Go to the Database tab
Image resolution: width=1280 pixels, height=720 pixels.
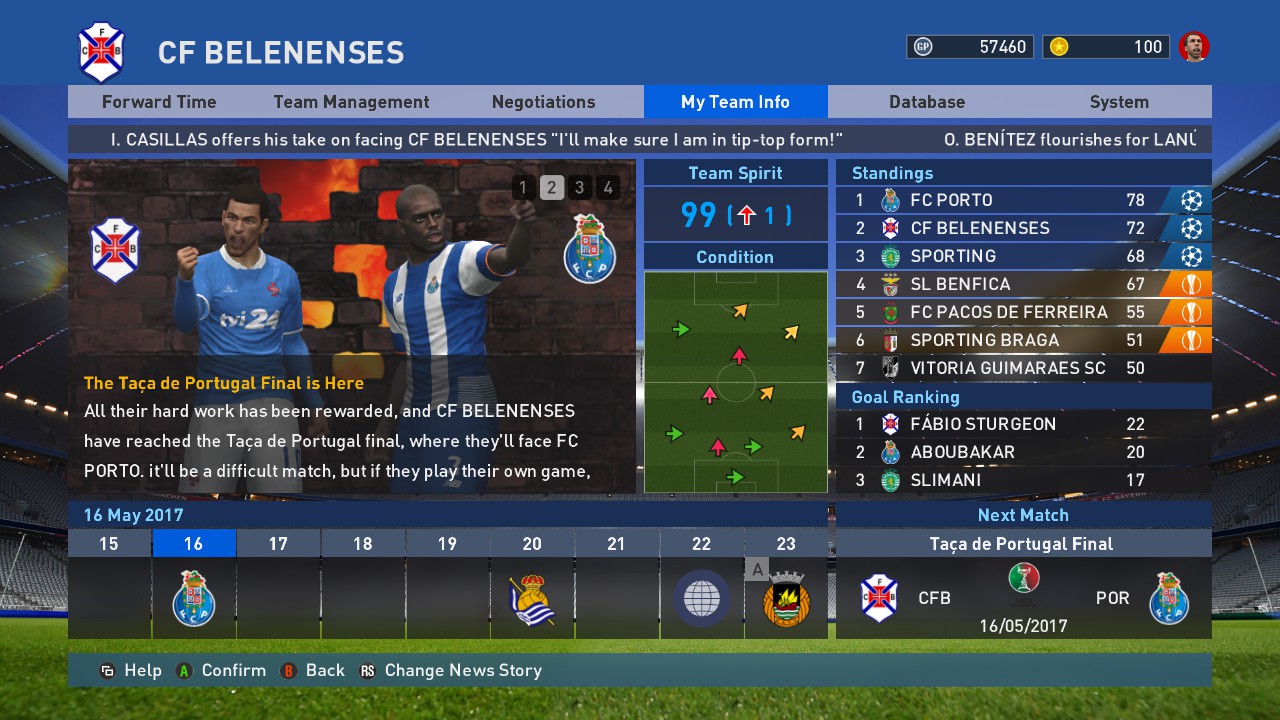[x=927, y=102]
